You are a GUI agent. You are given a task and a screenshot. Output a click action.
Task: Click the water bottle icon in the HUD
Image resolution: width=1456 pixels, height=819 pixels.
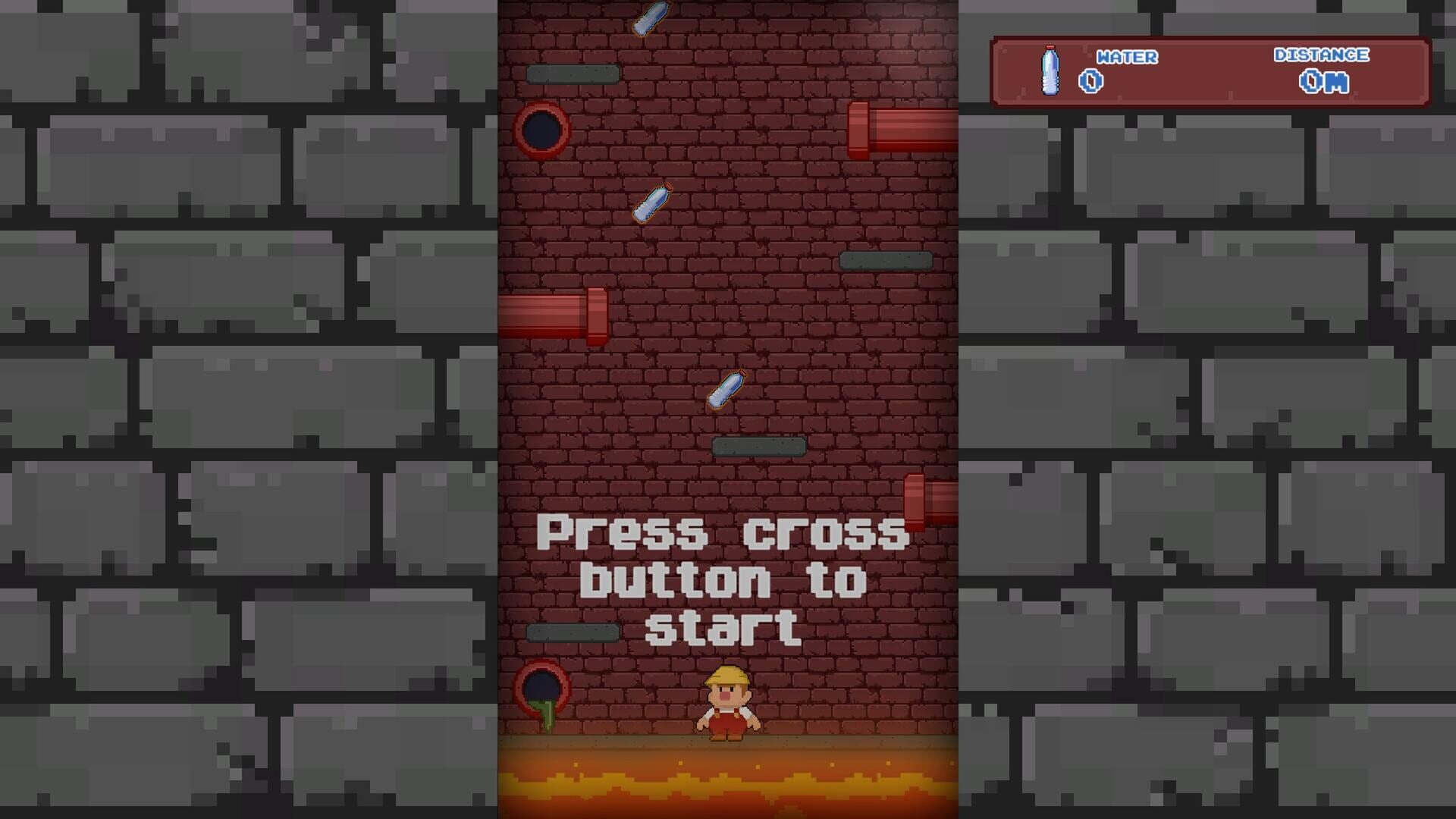tap(1049, 72)
